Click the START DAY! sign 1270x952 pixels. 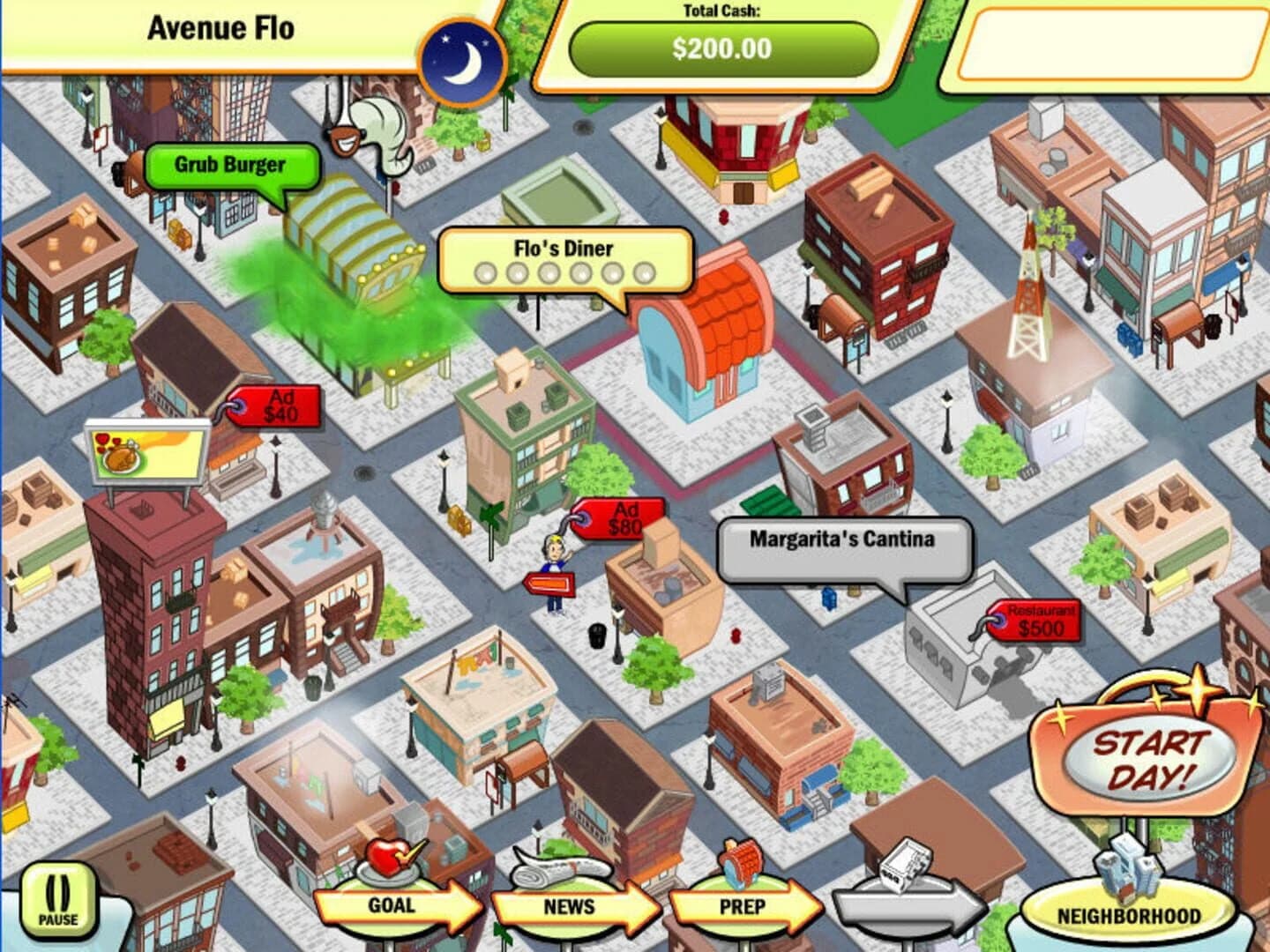click(x=1147, y=755)
